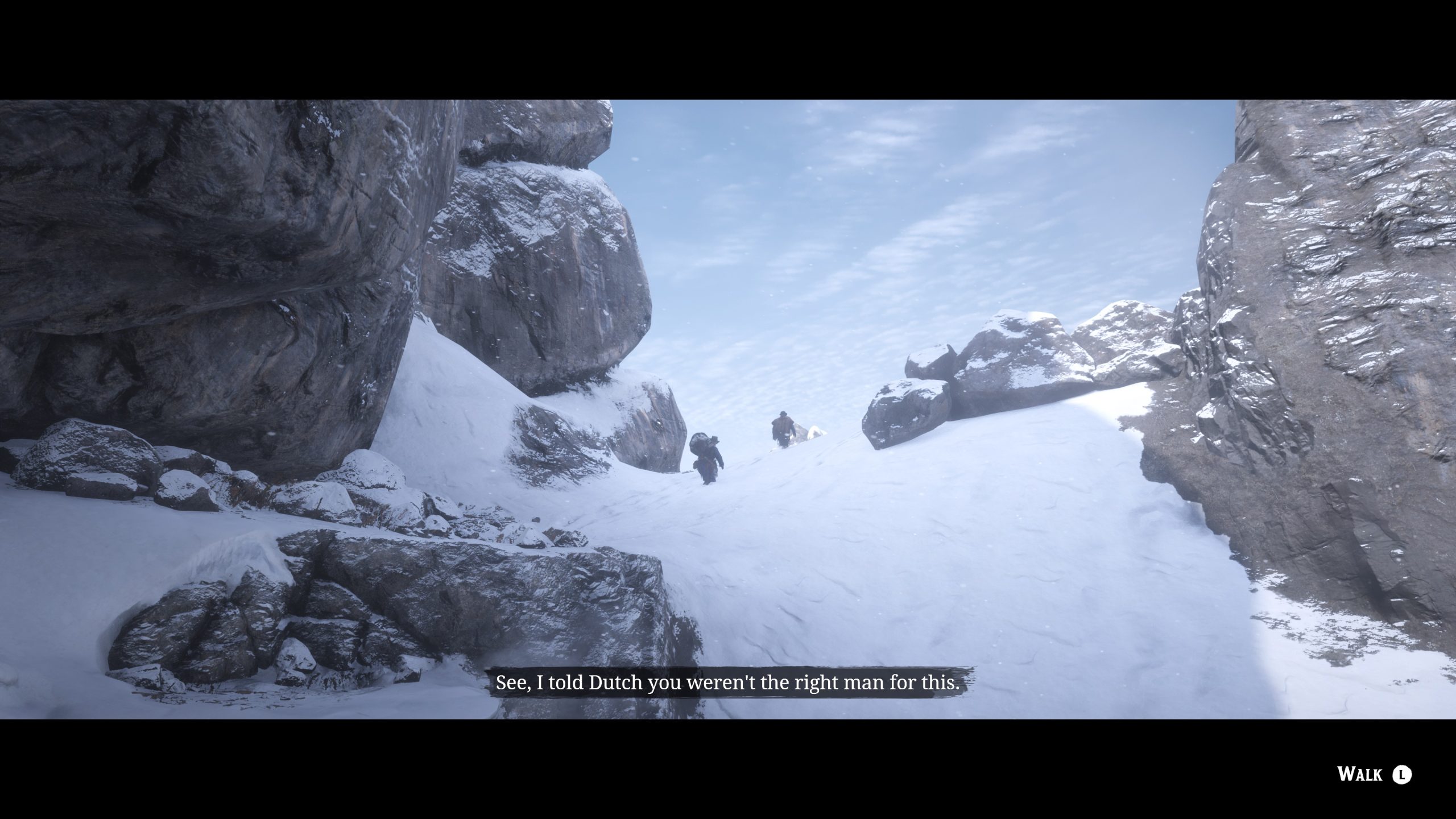Image resolution: width=1456 pixels, height=819 pixels.
Task: Click the top cinematic letterbox bar
Action: point(728,45)
